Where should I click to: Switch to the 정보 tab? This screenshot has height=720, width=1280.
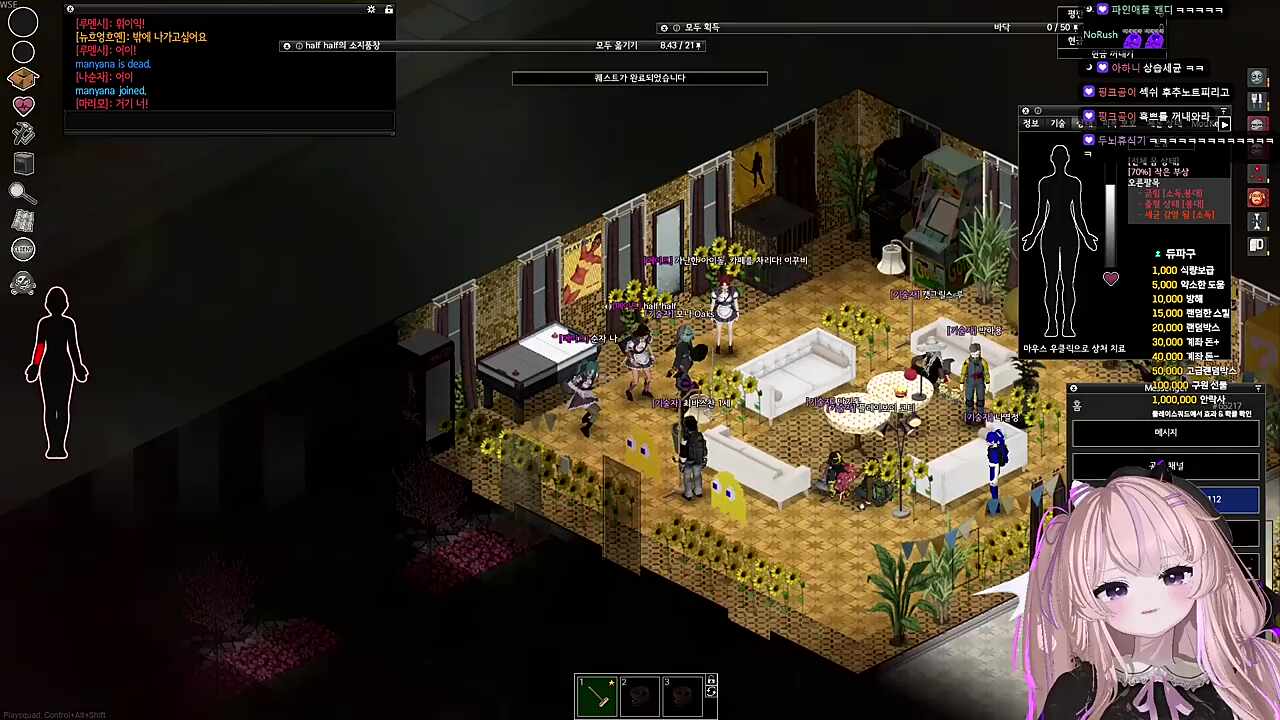coord(1030,124)
